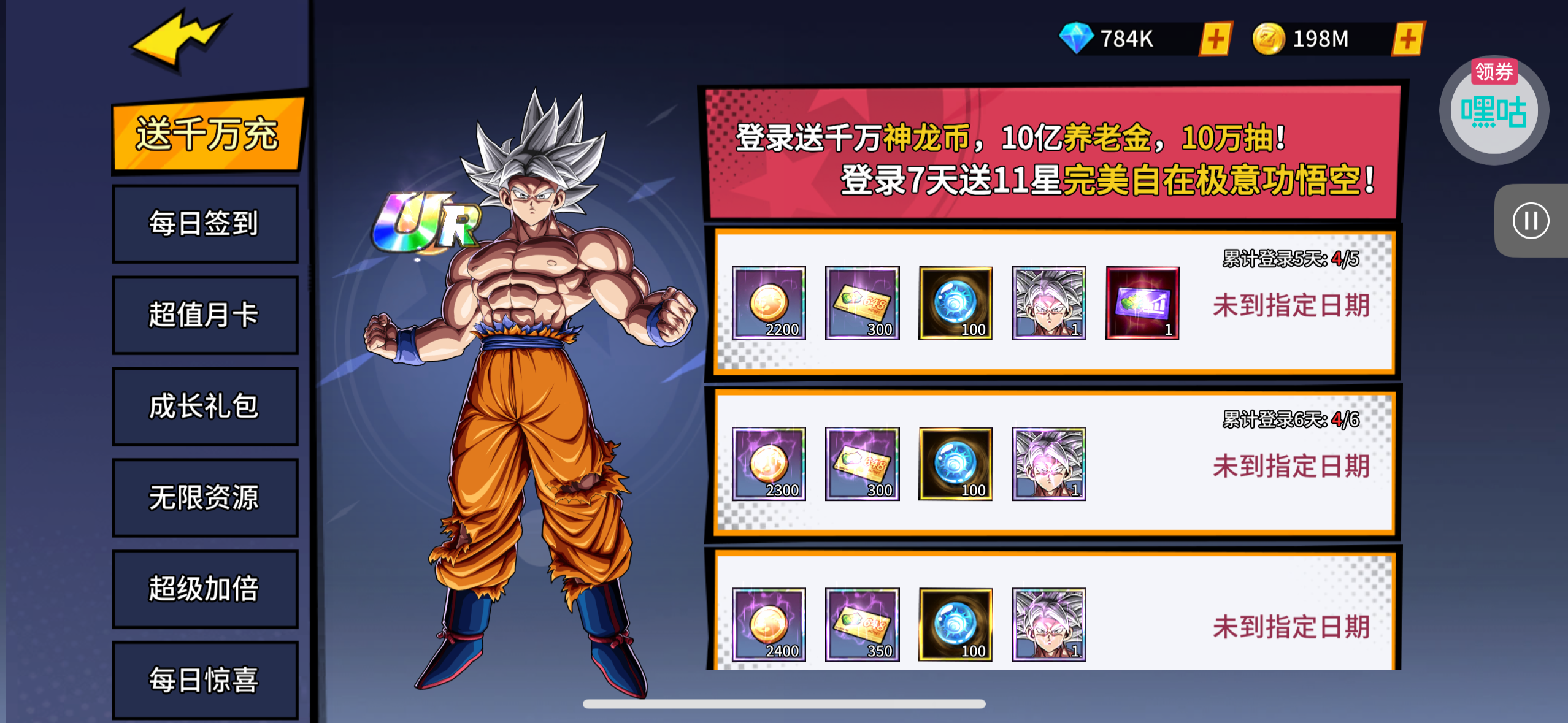
Task: Inspect the 2300 gold coin reward
Action: tap(769, 464)
